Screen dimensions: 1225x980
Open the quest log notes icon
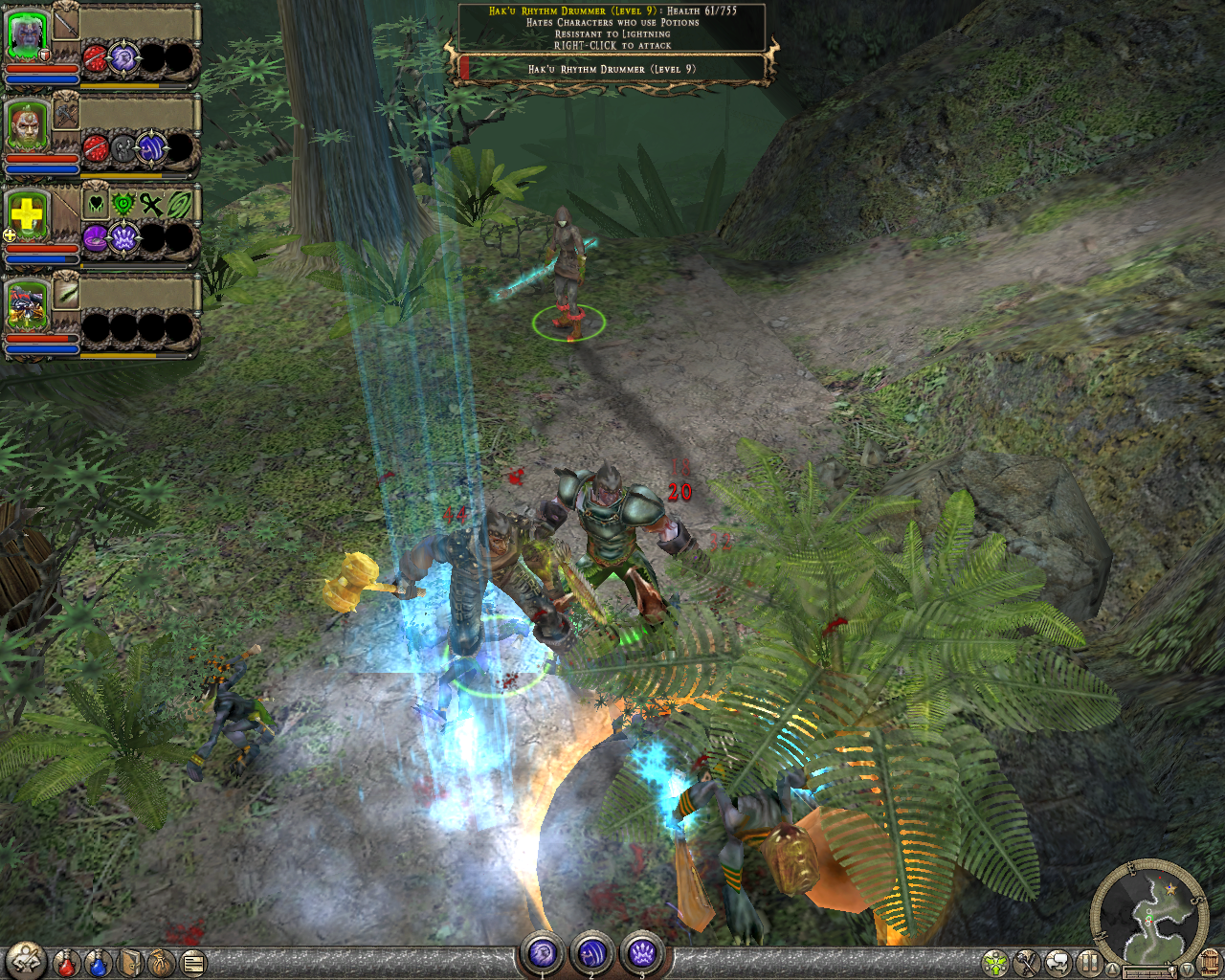pyautogui.click(x=191, y=963)
